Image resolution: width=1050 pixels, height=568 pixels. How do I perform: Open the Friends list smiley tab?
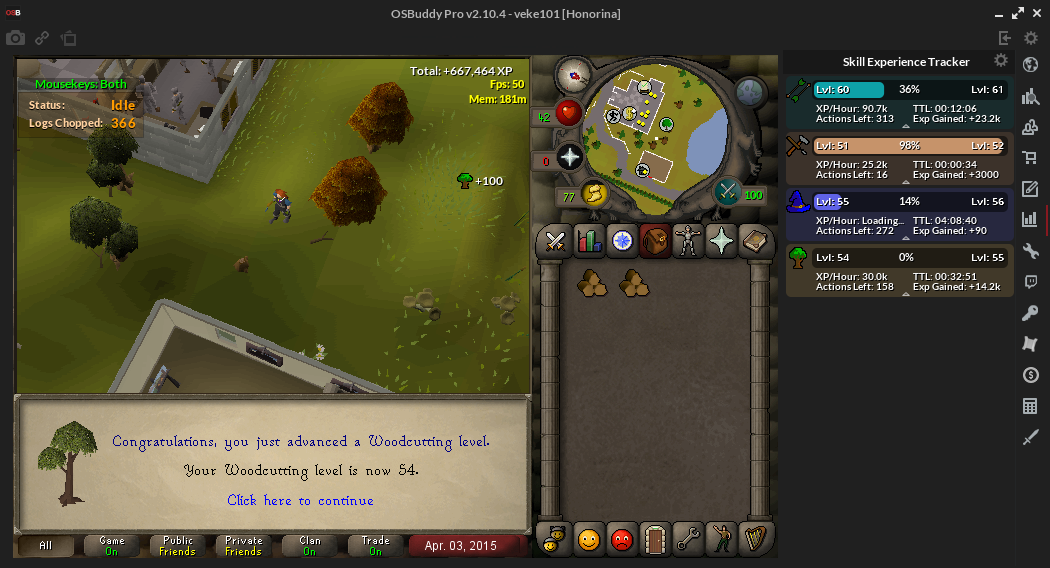pos(589,540)
